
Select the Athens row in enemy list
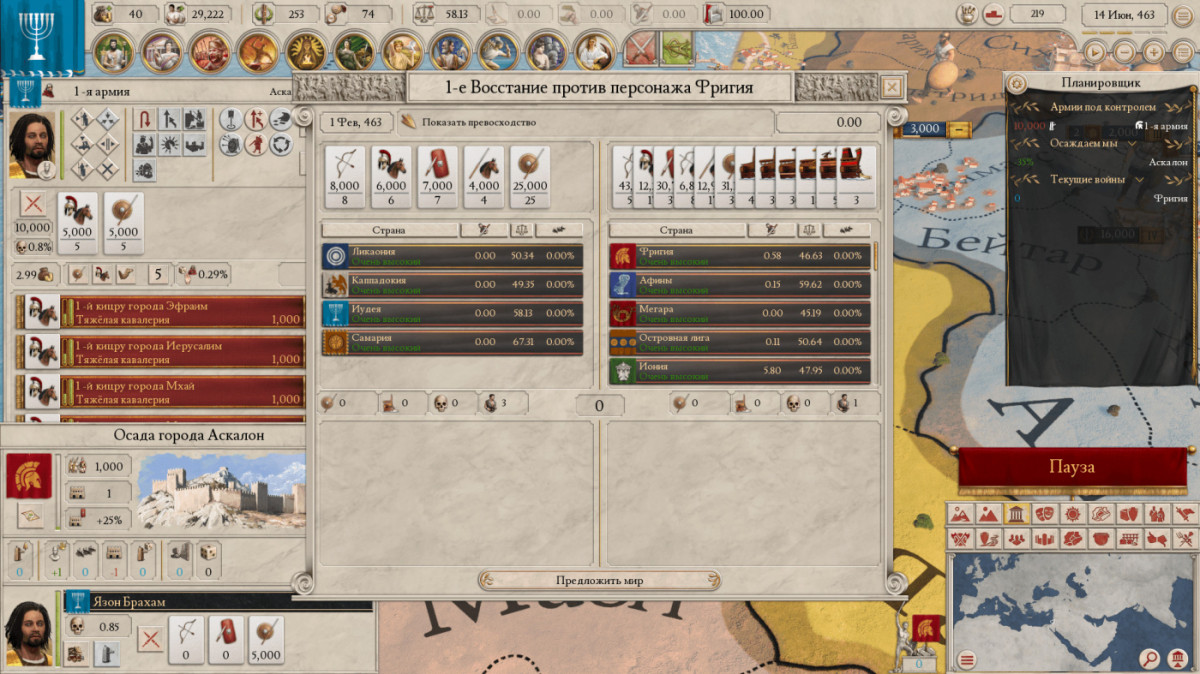740,285
